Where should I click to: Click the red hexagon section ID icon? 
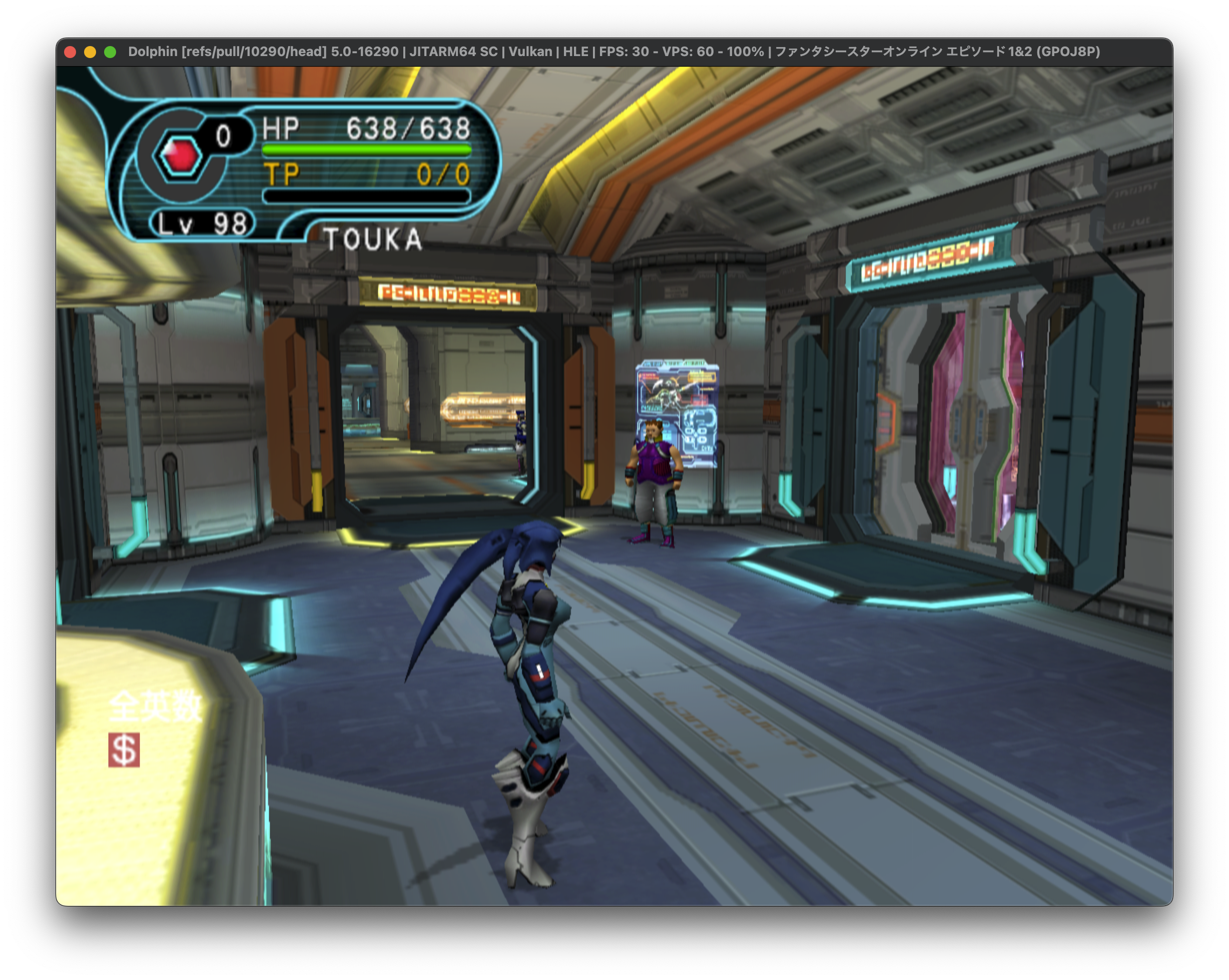click(181, 155)
